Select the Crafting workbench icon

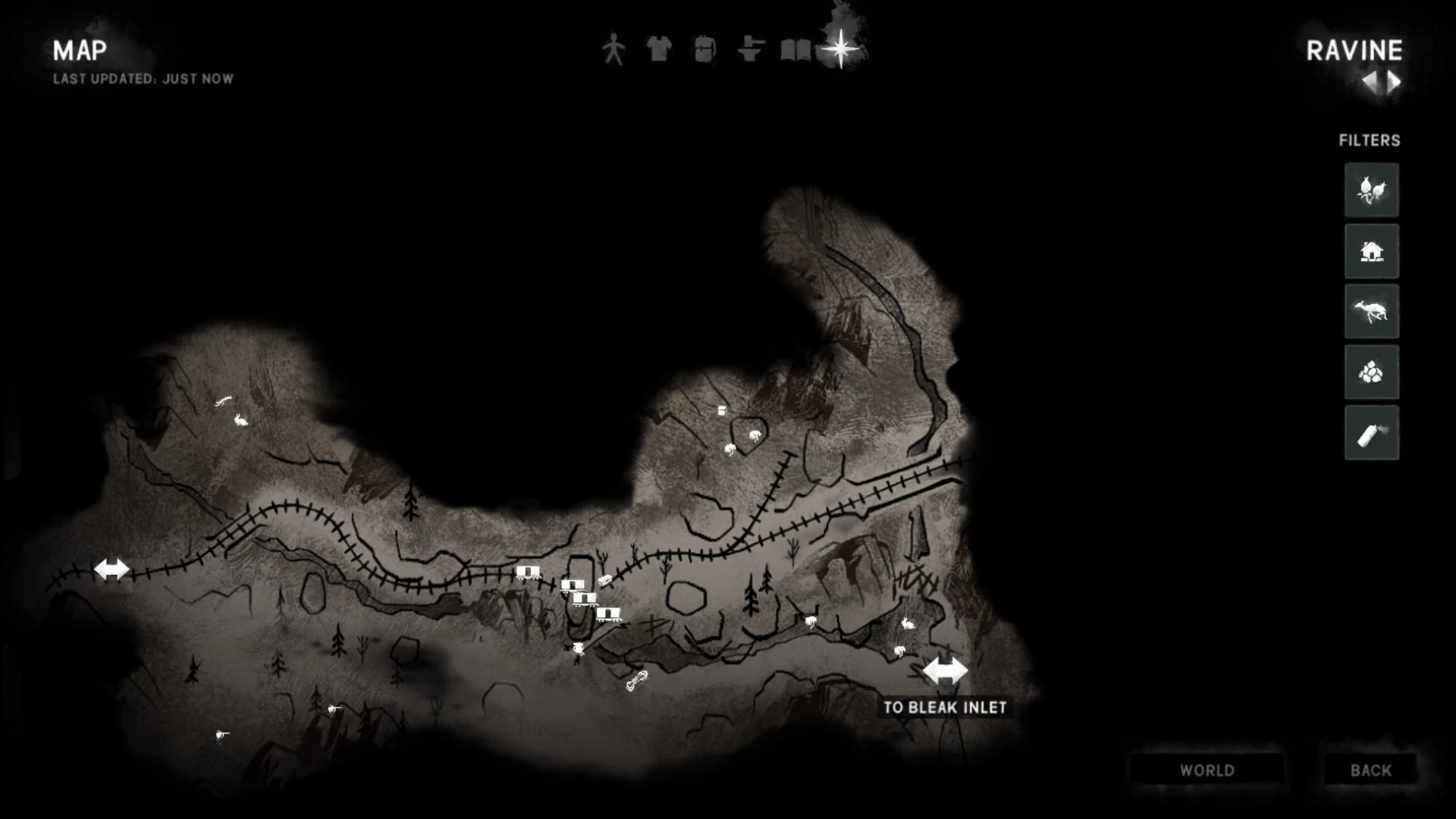[750, 49]
